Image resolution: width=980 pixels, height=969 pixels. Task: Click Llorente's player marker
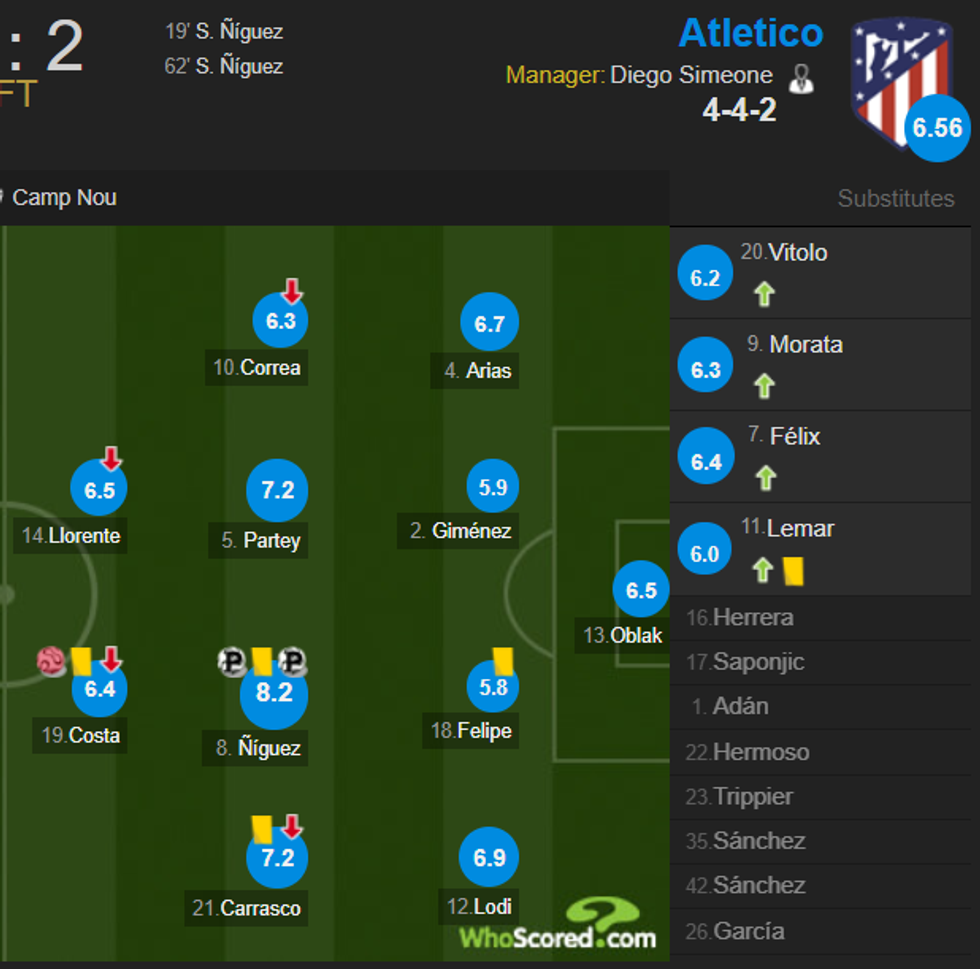point(99,490)
